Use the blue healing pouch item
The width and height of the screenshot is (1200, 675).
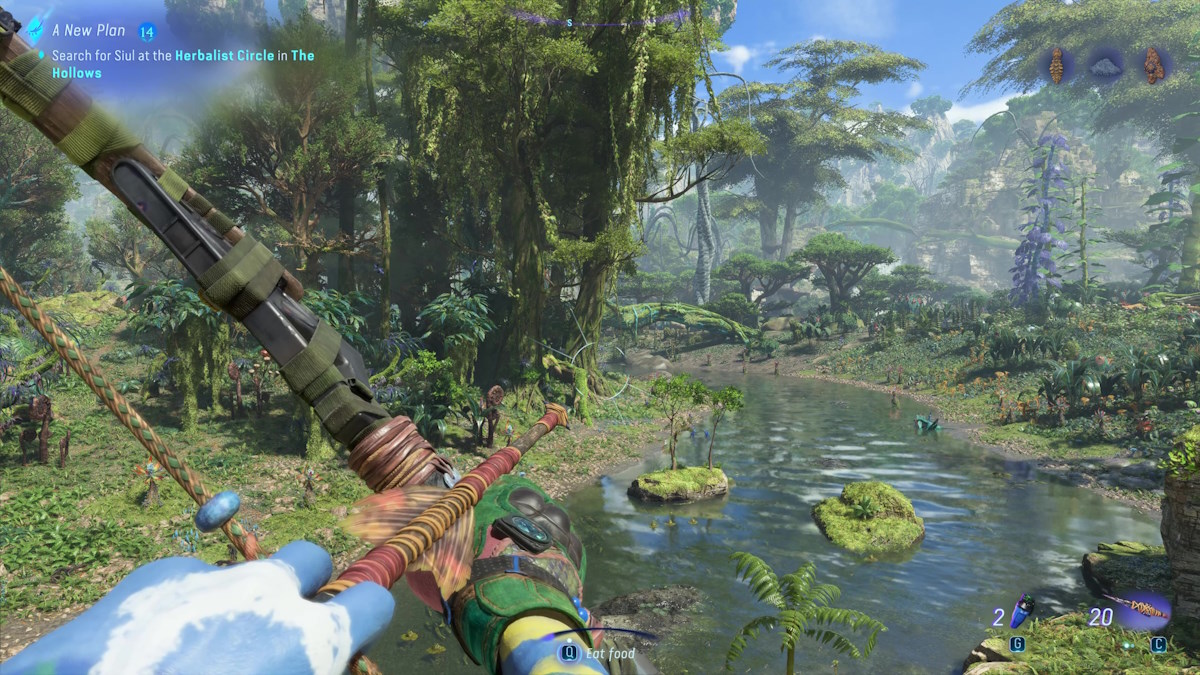tap(1021, 611)
